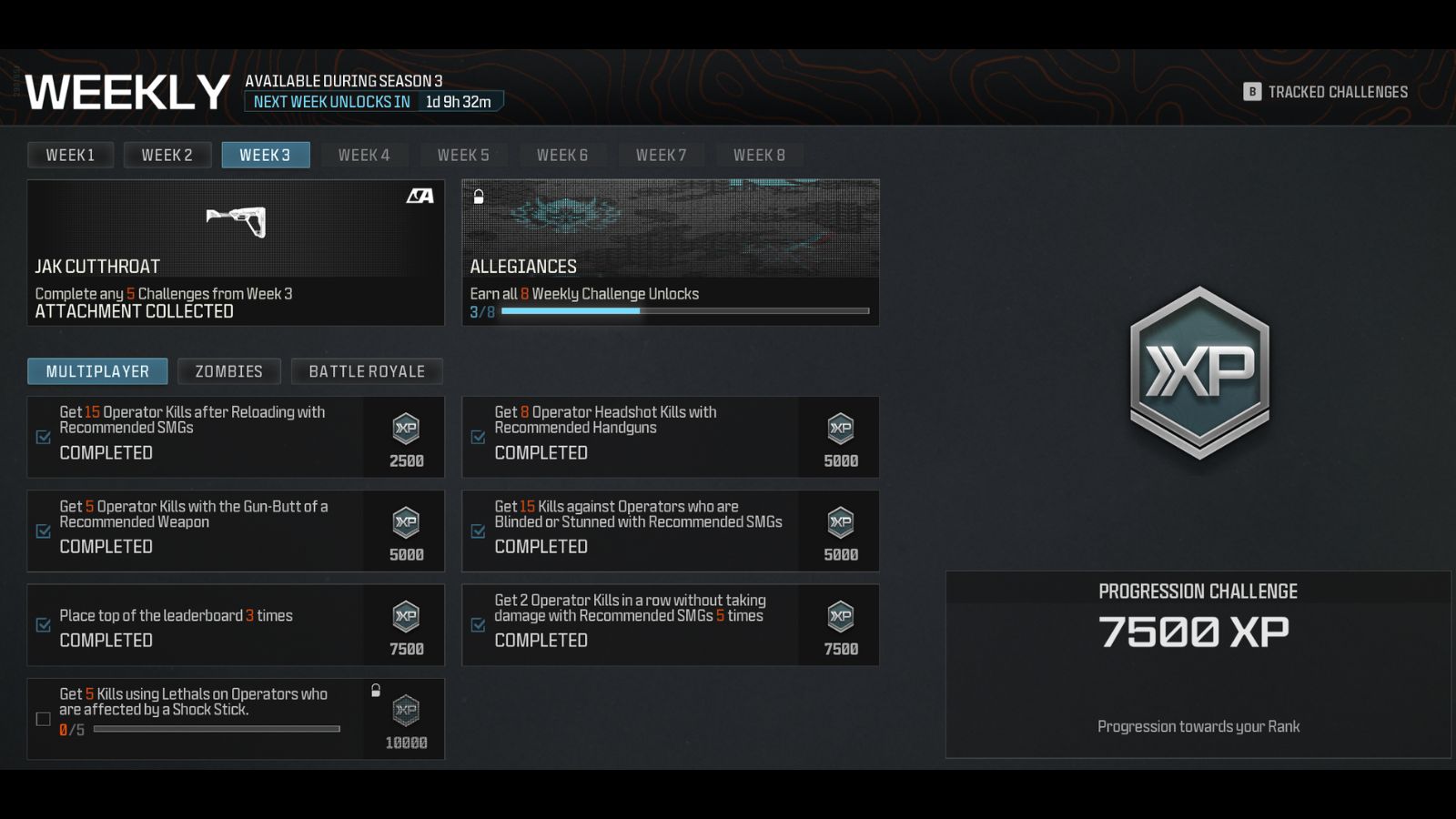Toggle the checkbox on the Gun-Butt kills challenge

pyautogui.click(x=42, y=532)
